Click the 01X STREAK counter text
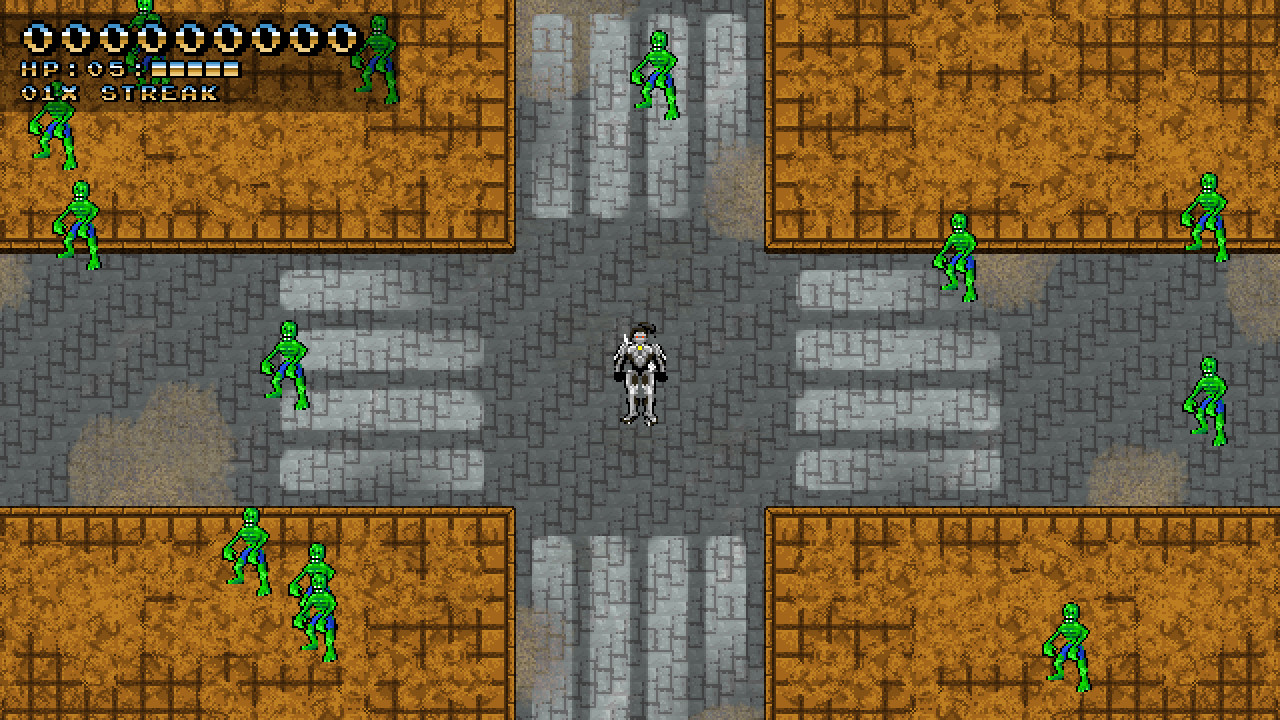This screenshot has height=720, width=1280. [120, 92]
